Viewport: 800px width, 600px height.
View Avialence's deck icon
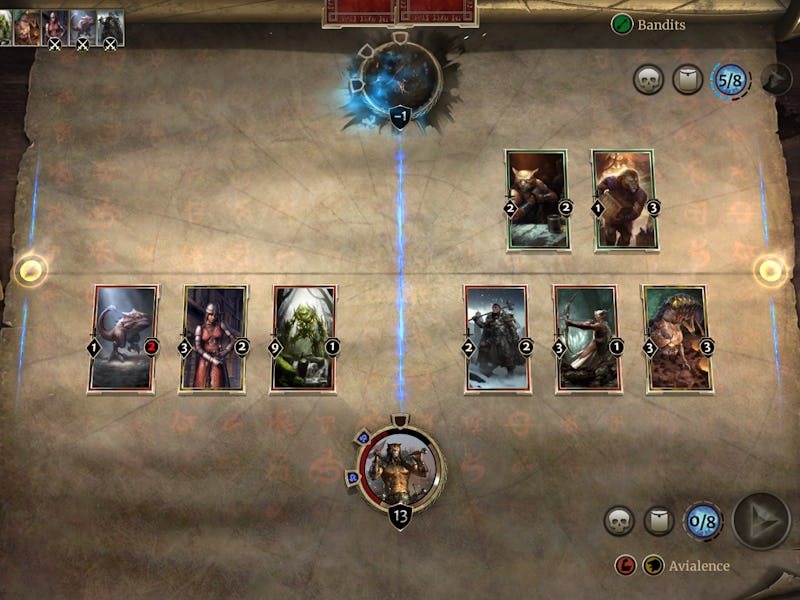click(657, 521)
